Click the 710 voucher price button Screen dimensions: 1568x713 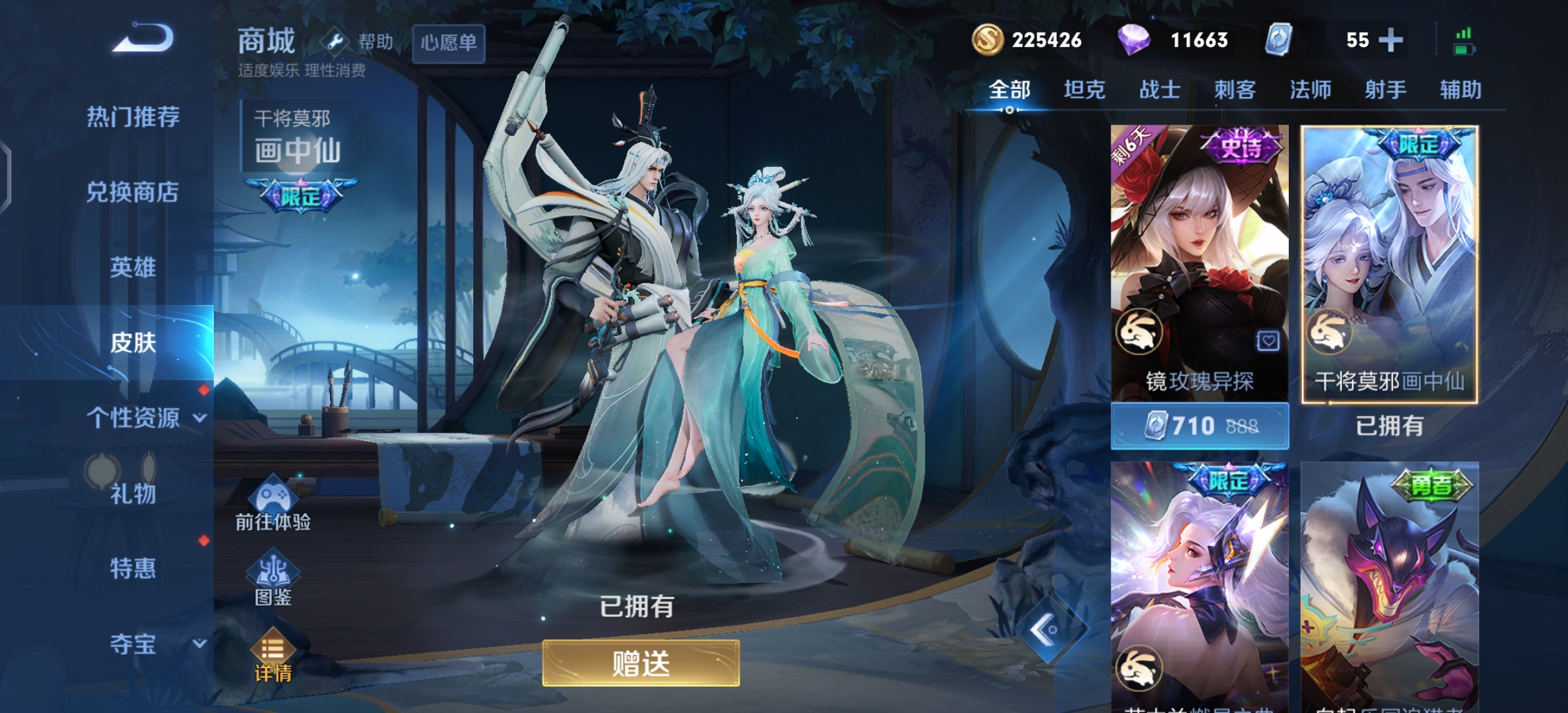click(x=1199, y=425)
